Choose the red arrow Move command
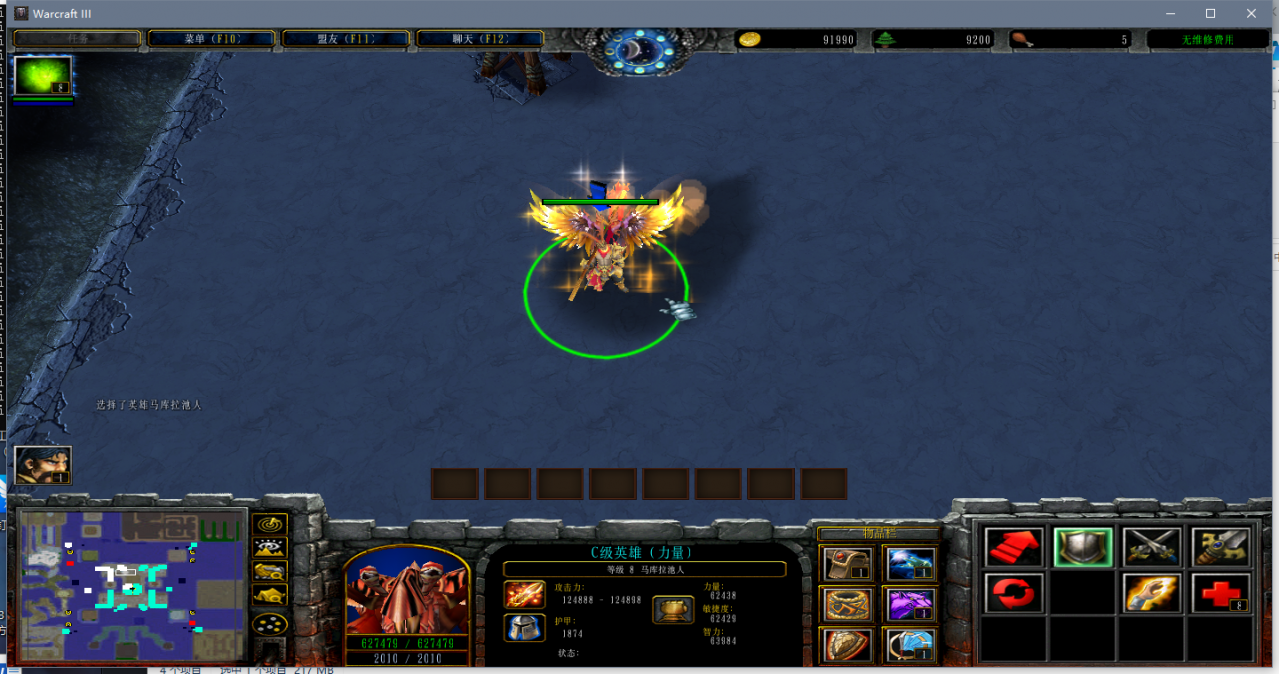The image size is (1279, 674). (x=1015, y=547)
